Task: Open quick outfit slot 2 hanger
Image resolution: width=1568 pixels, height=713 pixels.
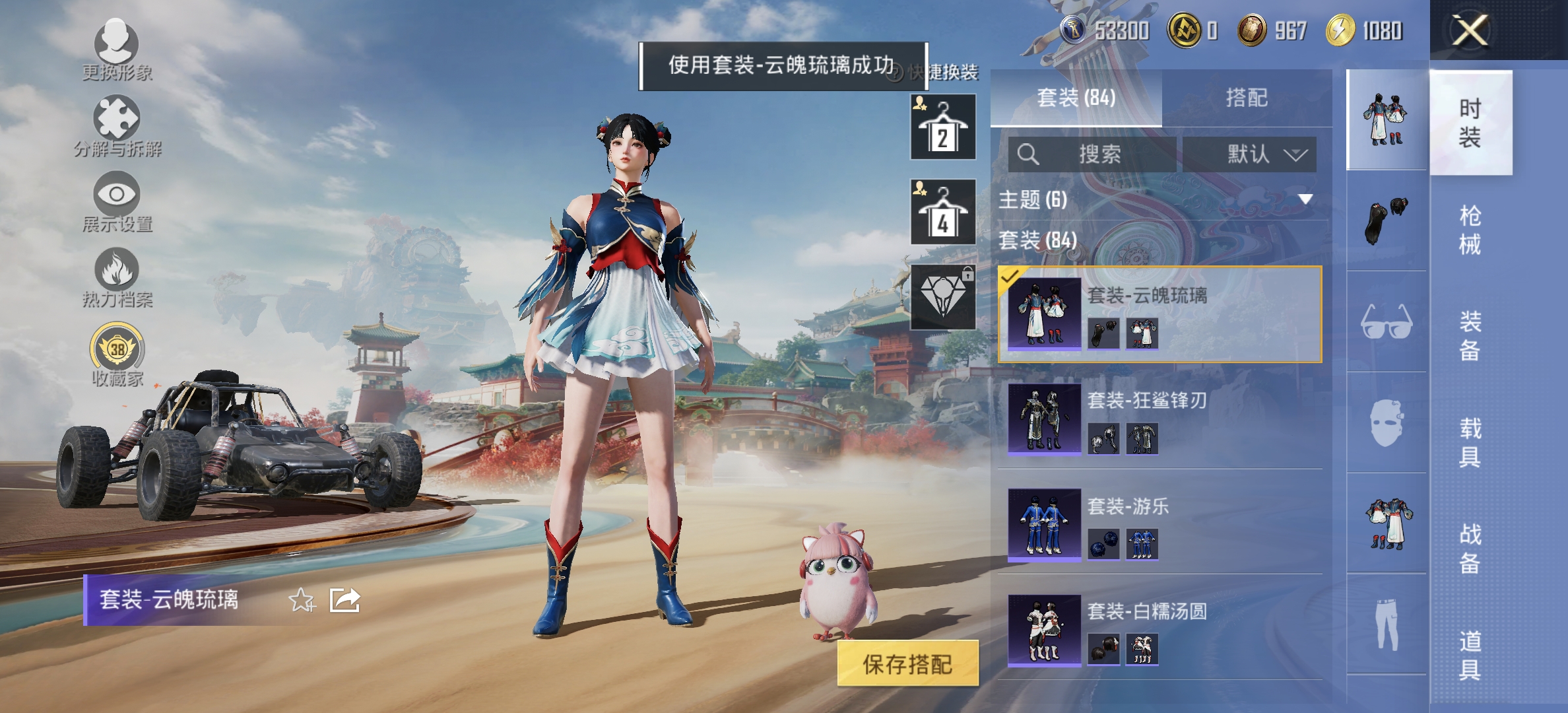Action: (x=942, y=127)
